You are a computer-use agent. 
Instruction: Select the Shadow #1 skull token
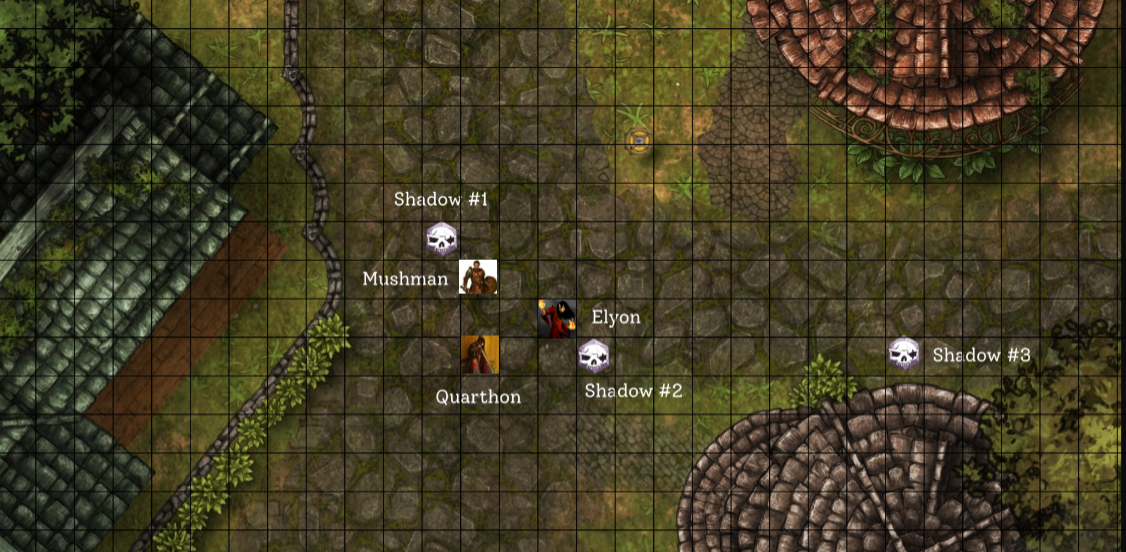[441, 240]
